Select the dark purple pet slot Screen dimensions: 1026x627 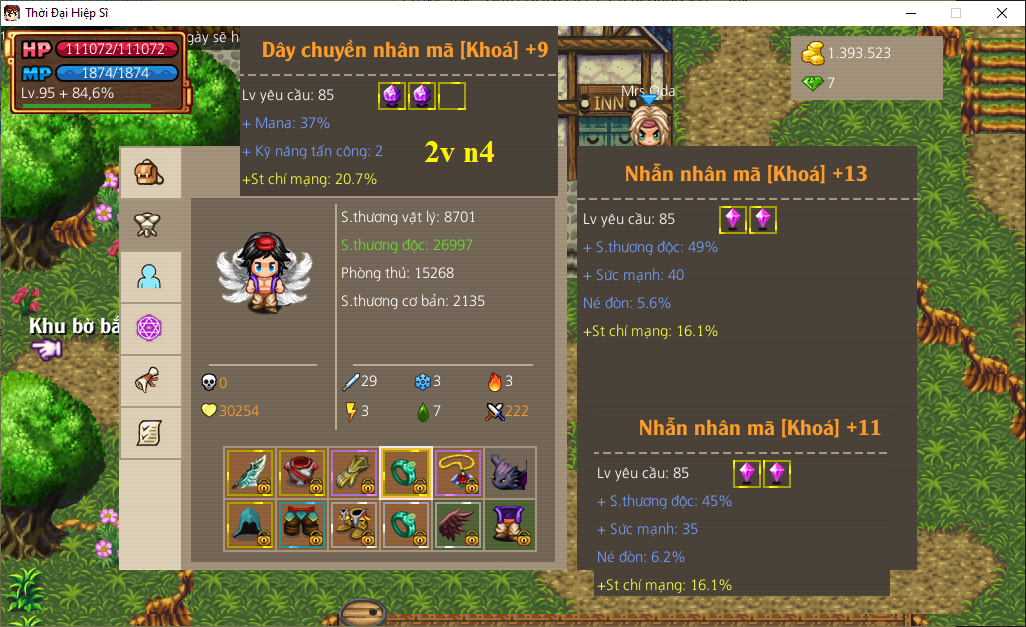click(x=510, y=473)
